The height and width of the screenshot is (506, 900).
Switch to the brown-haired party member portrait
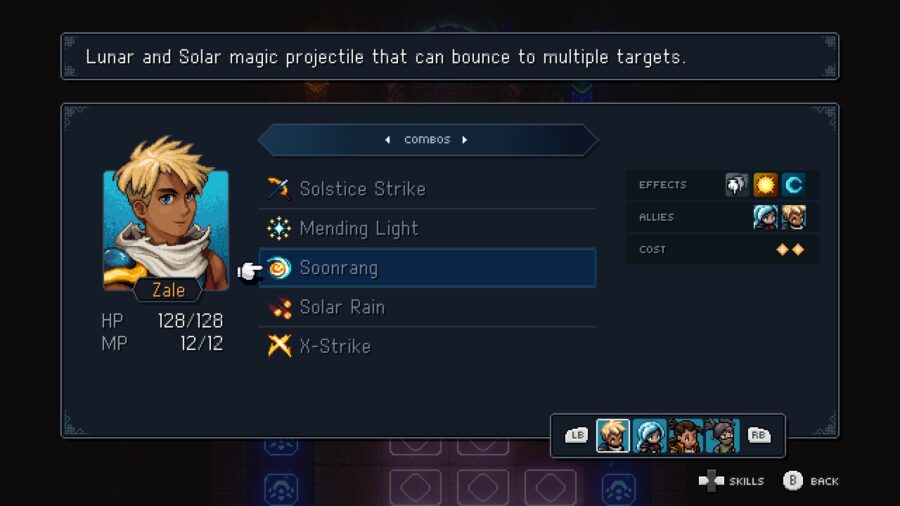685,436
